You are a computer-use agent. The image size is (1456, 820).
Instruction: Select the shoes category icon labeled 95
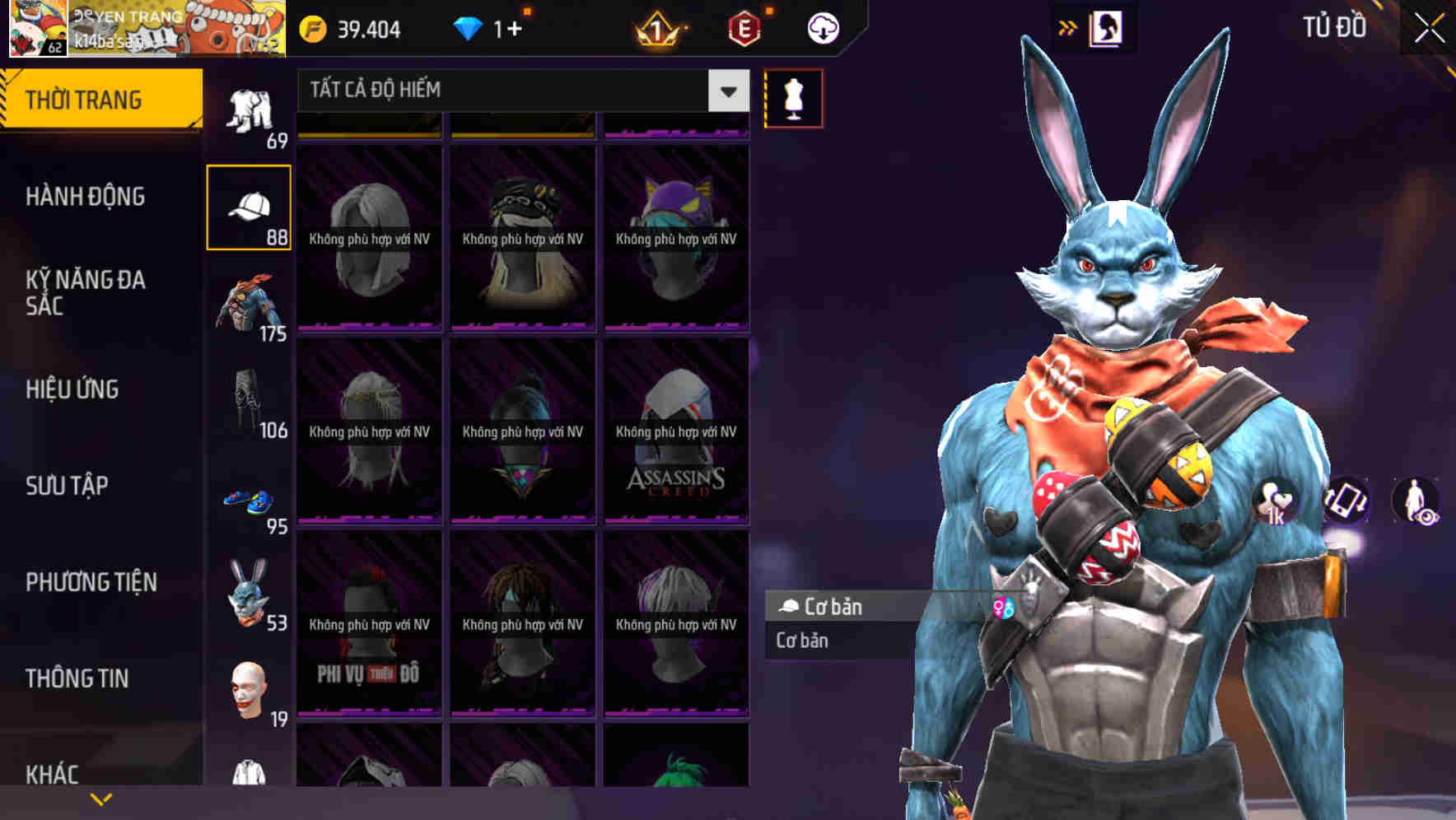coord(247,498)
